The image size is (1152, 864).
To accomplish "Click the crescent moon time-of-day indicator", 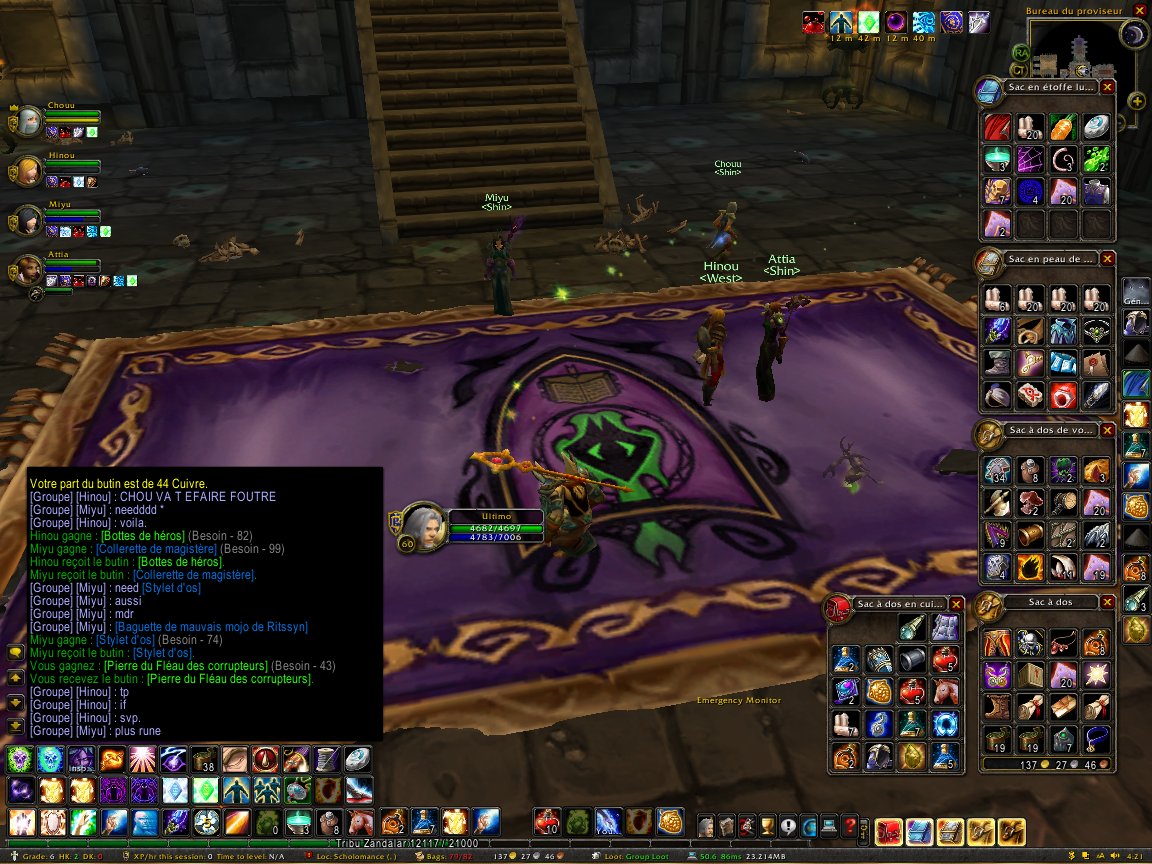I will (1133, 35).
